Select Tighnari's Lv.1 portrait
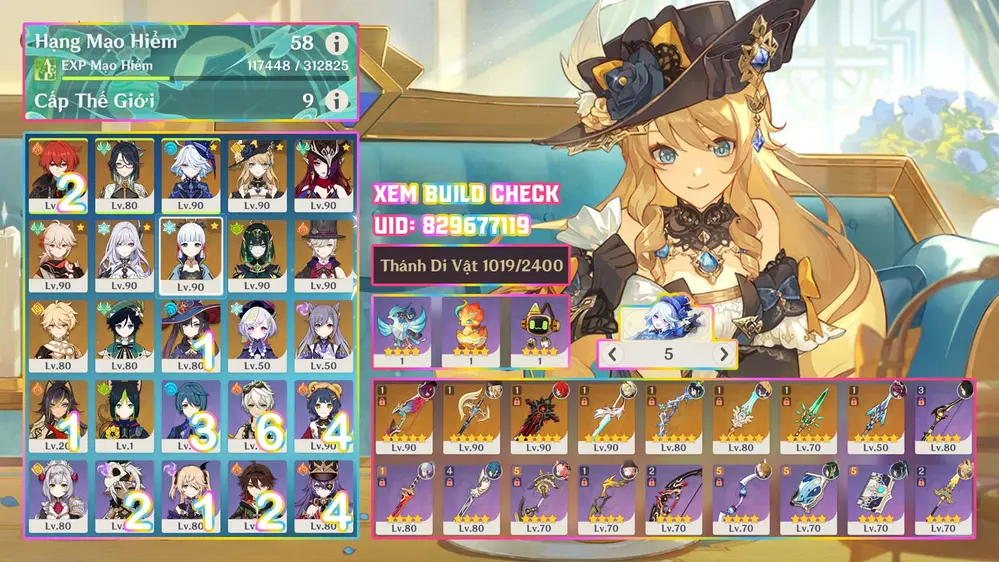The width and height of the screenshot is (999, 562). (x=125, y=415)
